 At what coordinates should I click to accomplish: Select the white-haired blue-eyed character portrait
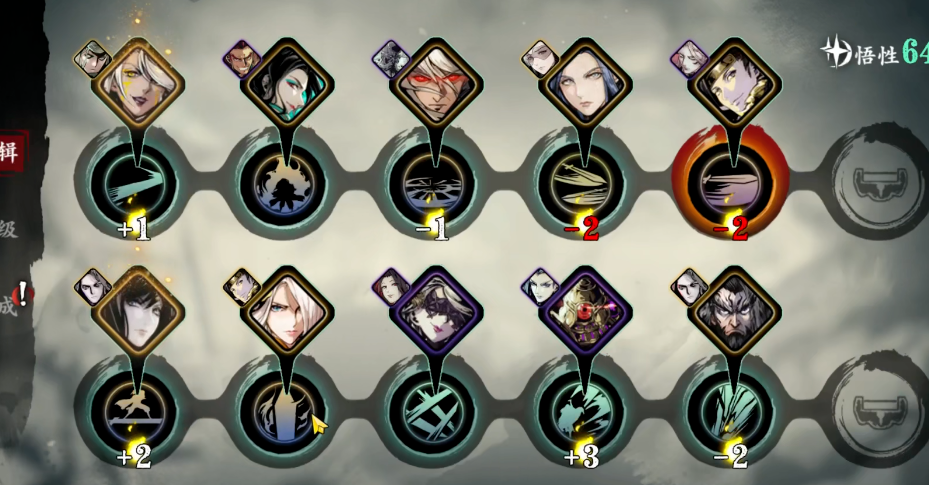tap(285, 311)
